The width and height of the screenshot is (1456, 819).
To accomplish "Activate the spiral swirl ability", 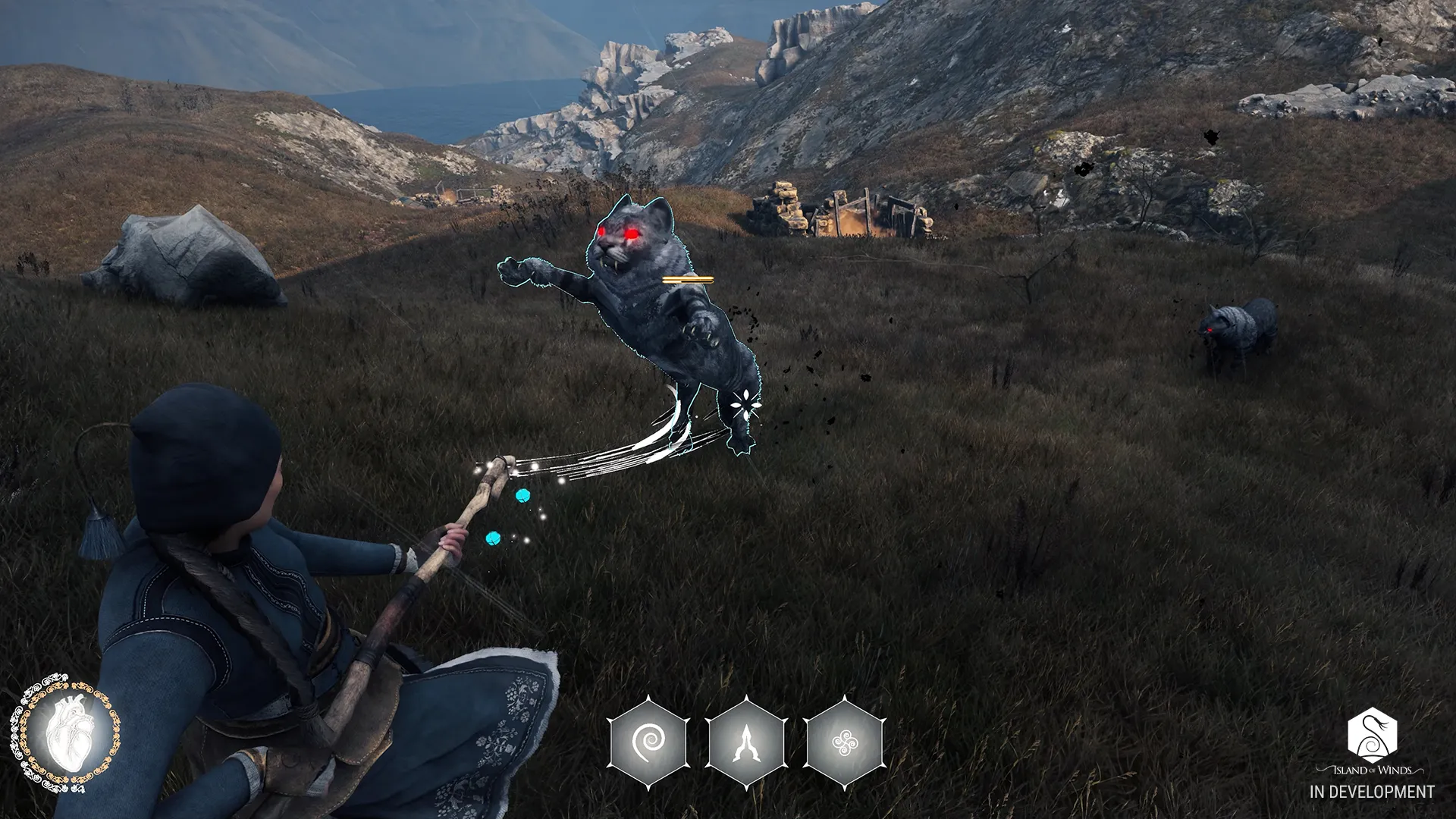I will pos(648,742).
